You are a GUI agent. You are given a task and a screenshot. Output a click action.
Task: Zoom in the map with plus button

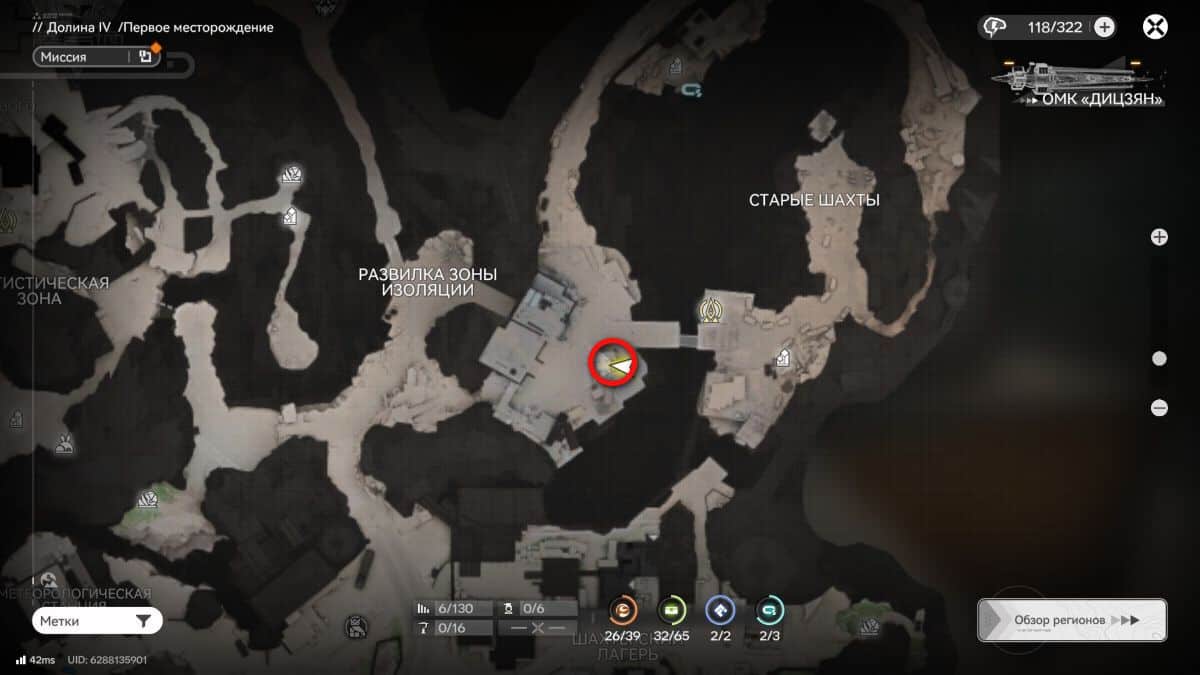(x=1159, y=237)
